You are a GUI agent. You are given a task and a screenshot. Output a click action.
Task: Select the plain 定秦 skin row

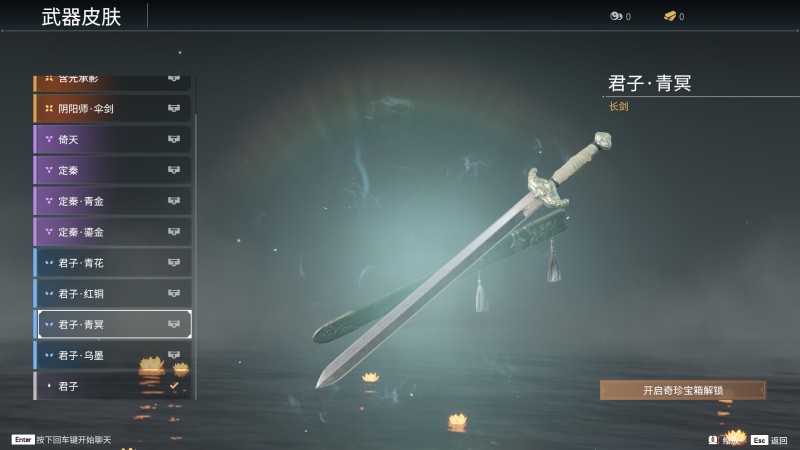pos(112,170)
